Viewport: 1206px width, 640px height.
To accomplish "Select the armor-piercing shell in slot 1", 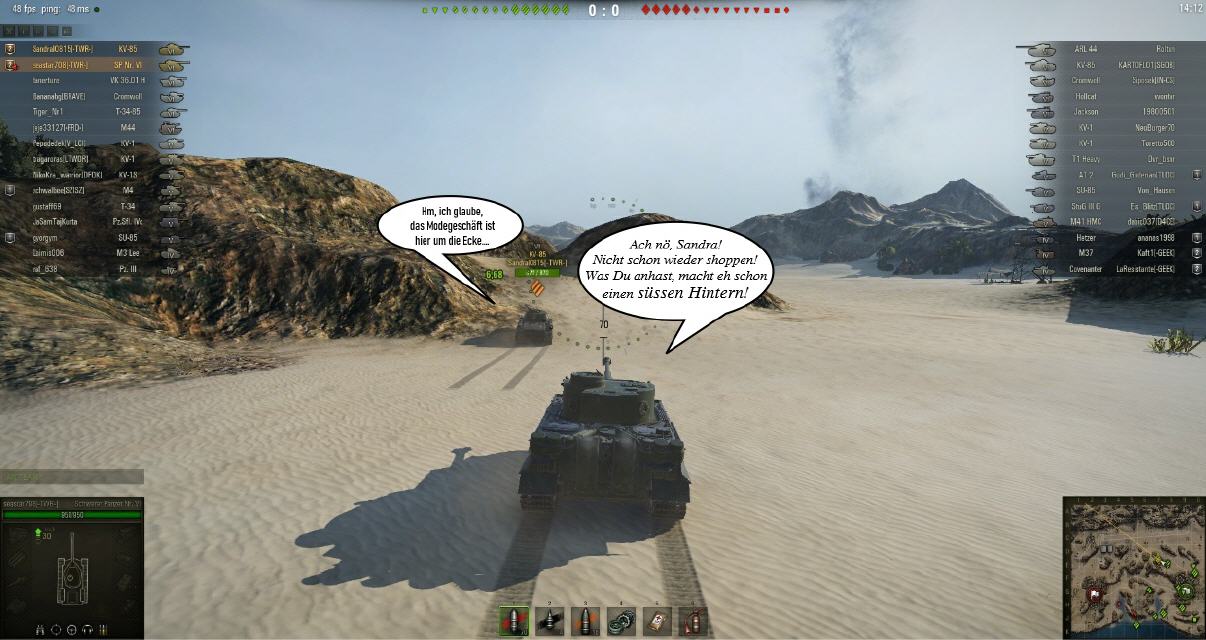I will point(513,621).
